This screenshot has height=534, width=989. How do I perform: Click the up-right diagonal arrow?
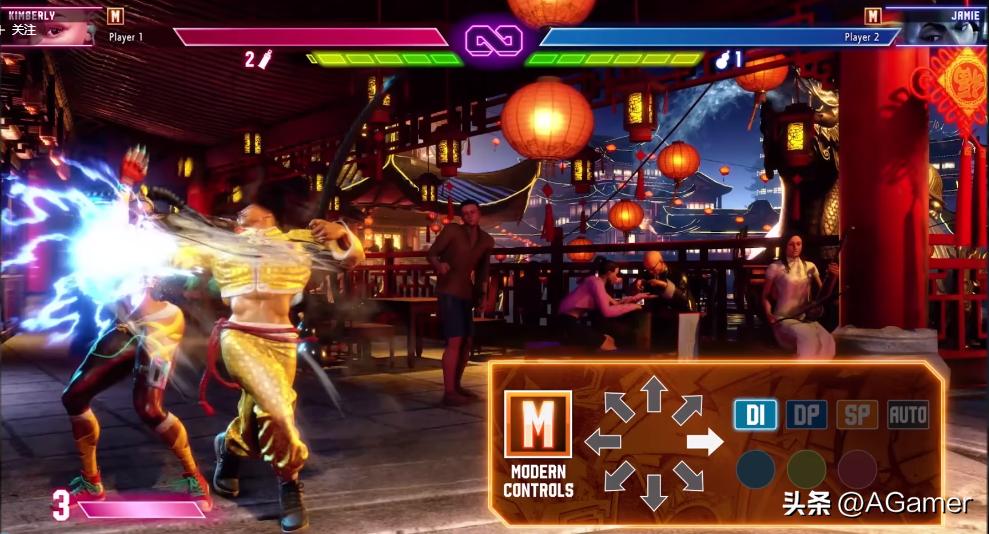[687, 408]
